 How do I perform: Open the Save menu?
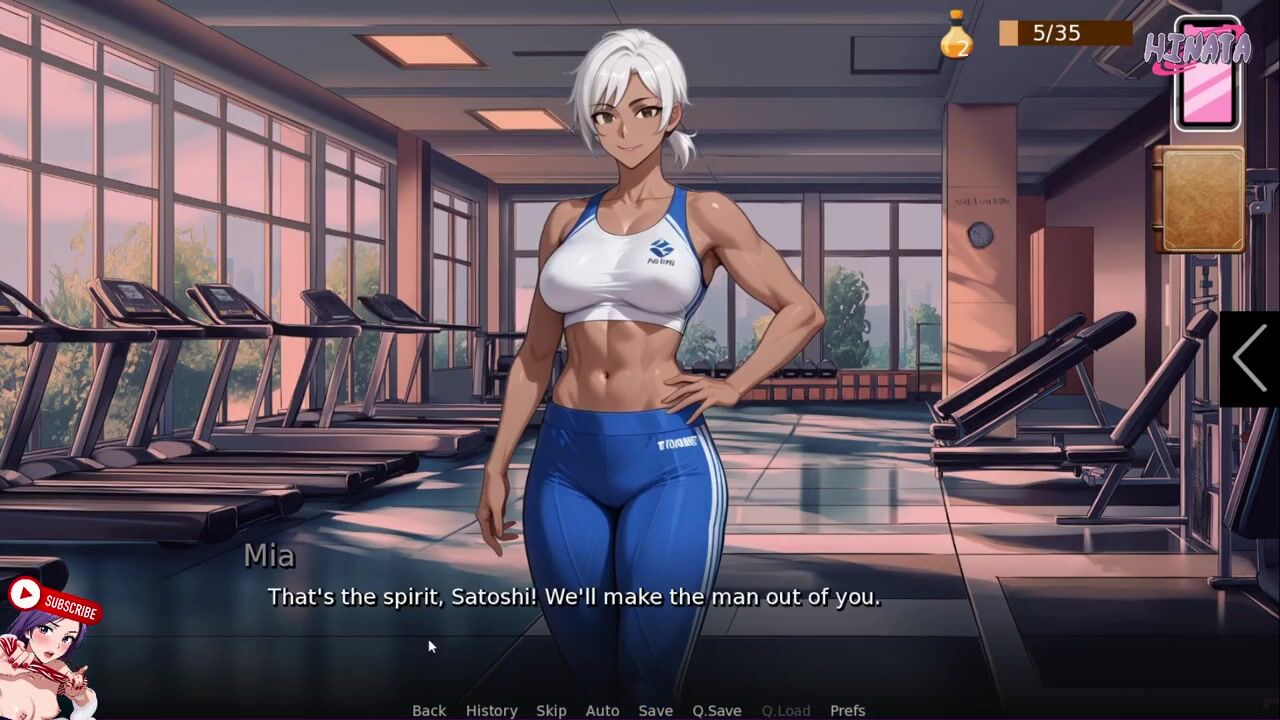click(x=655, y=710)
